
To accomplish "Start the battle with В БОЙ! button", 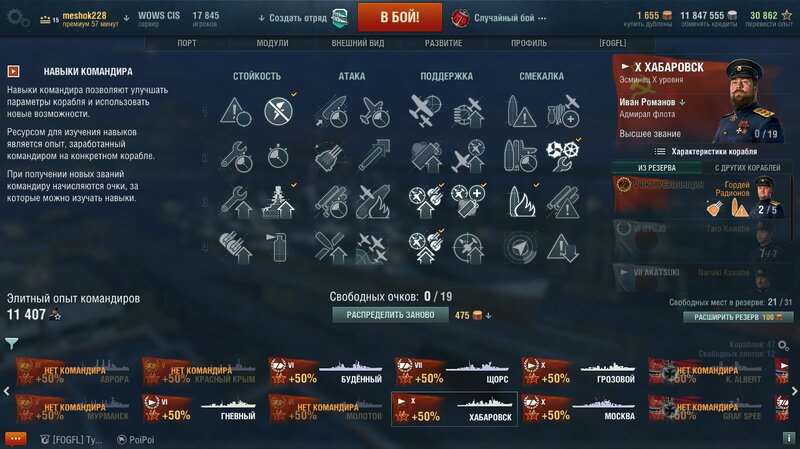I will click(x=400, y=17).
